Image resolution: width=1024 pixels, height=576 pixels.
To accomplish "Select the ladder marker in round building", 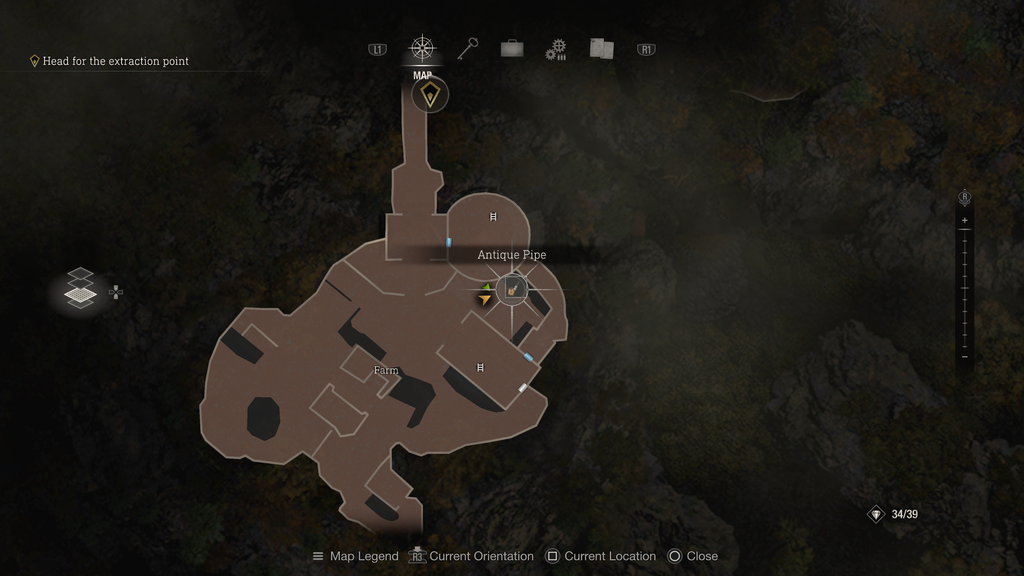I will [493, 216].
